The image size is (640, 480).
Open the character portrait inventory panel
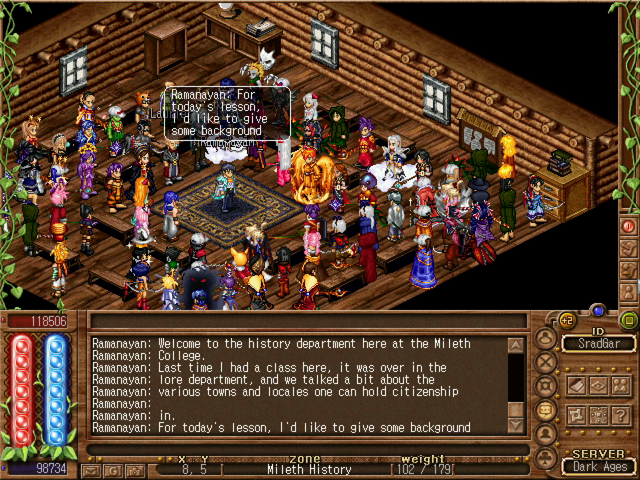(x=546, y=338)
